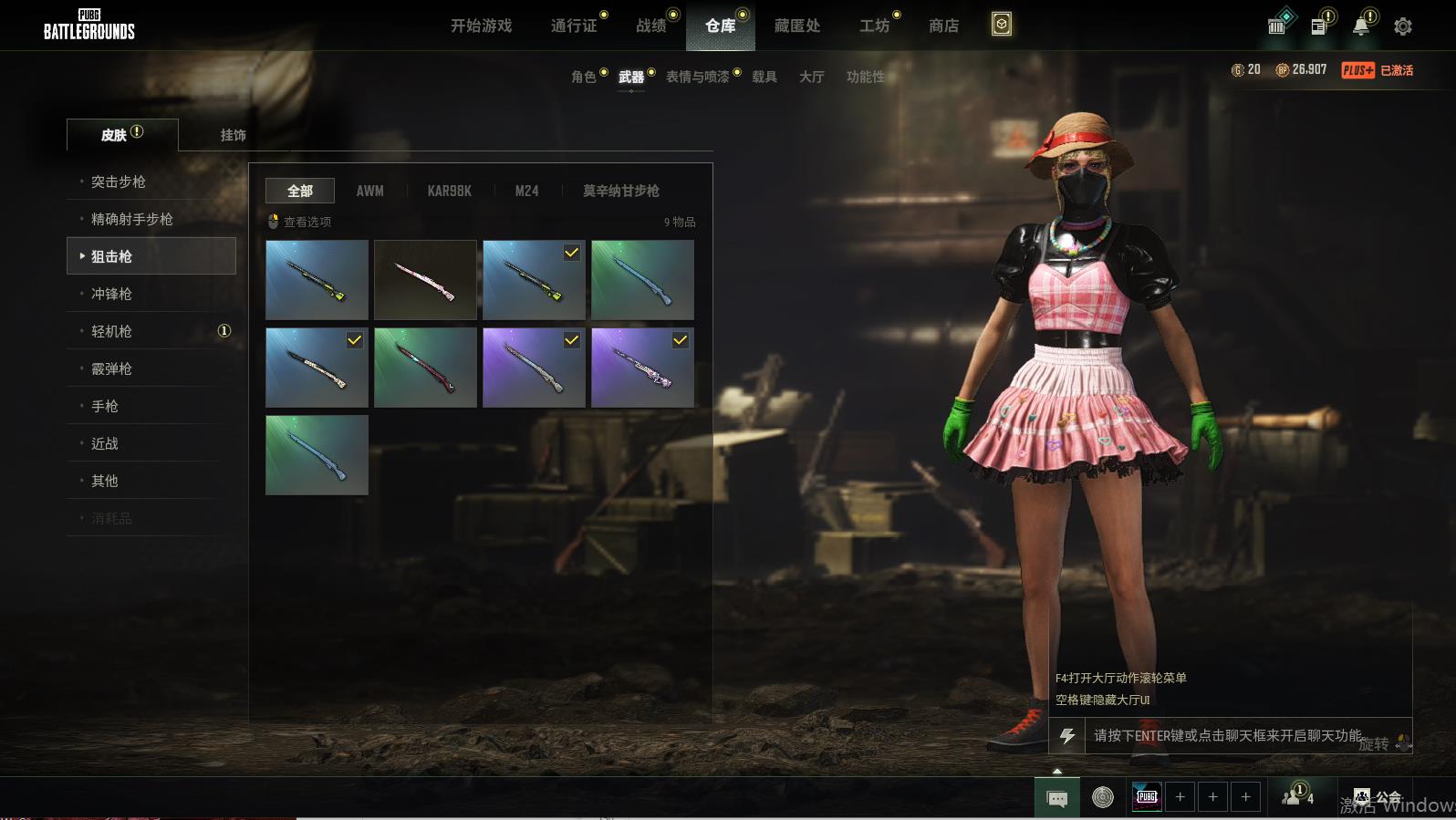
Task: Open the 公会 guild button
Action: click(x=1378, y=798)
